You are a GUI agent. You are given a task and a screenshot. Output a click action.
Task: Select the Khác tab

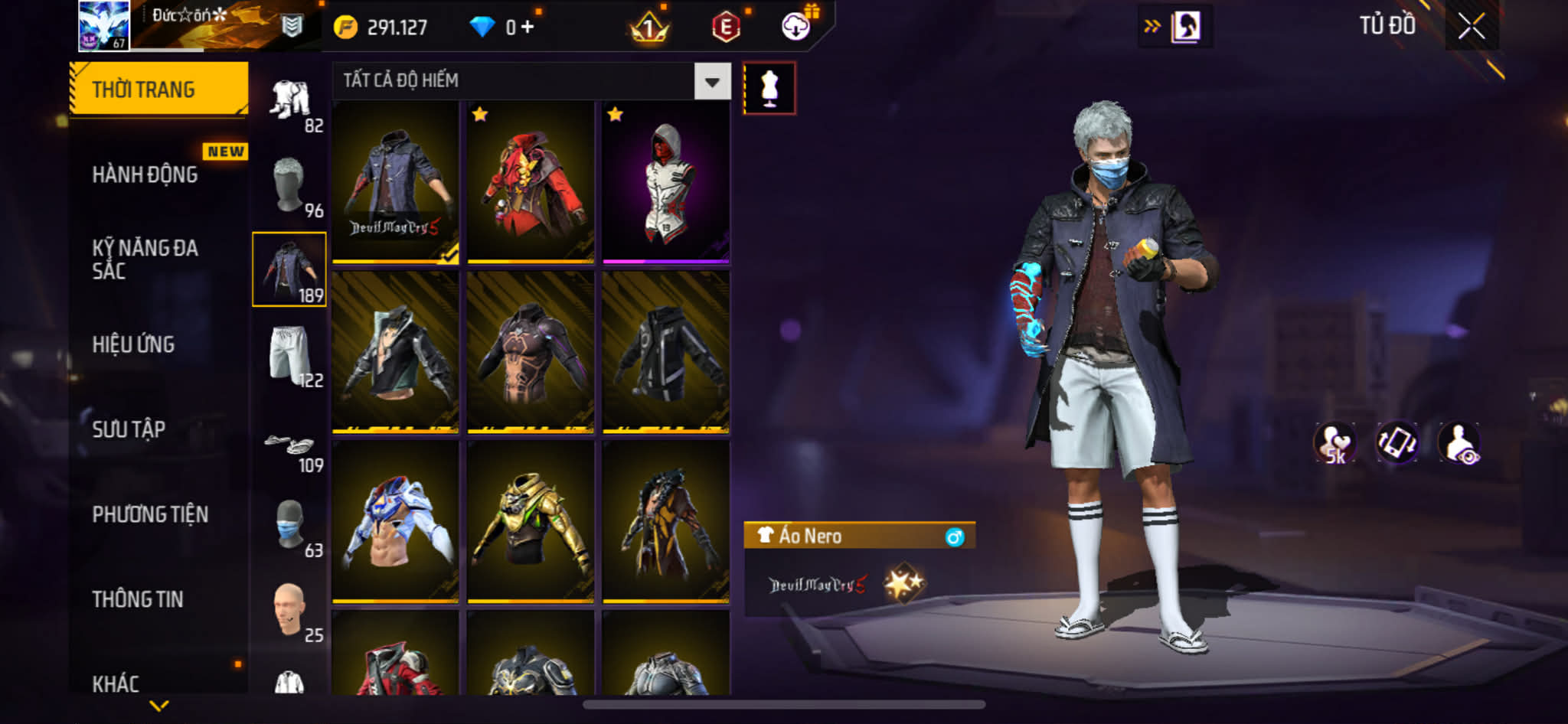116,683
